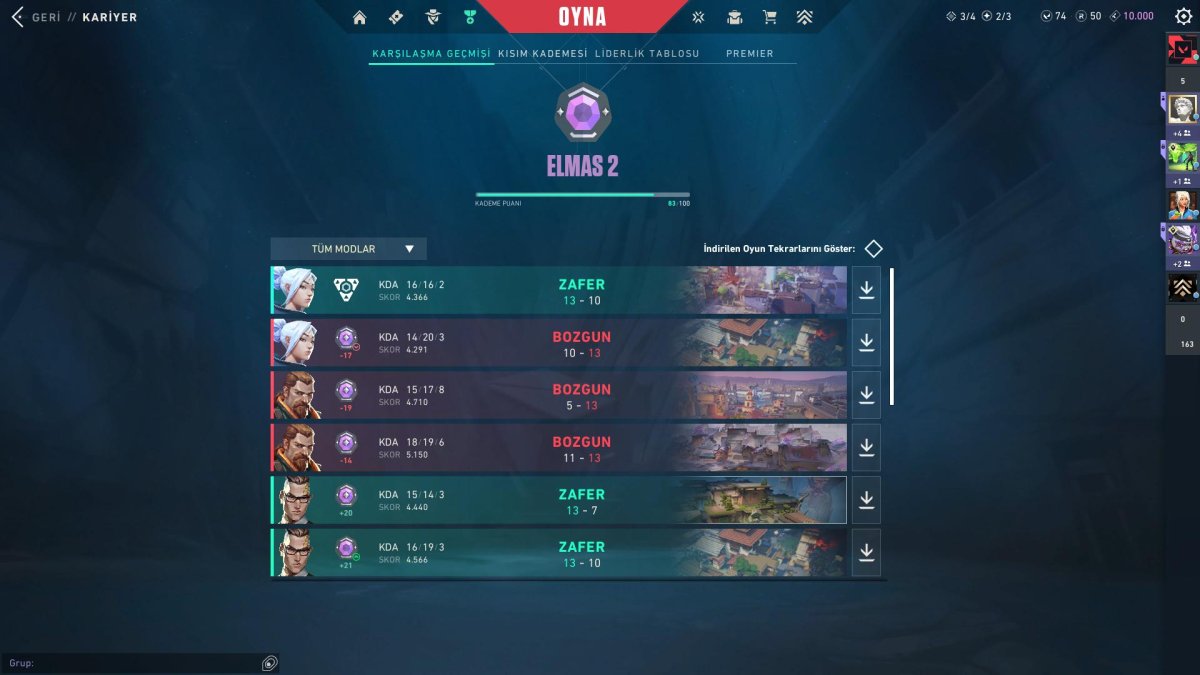Open the home icon in top navigation
Image resolution: width=1200 pixels, height=675 pixels.
pyautogui.click(x=360, y=17)
